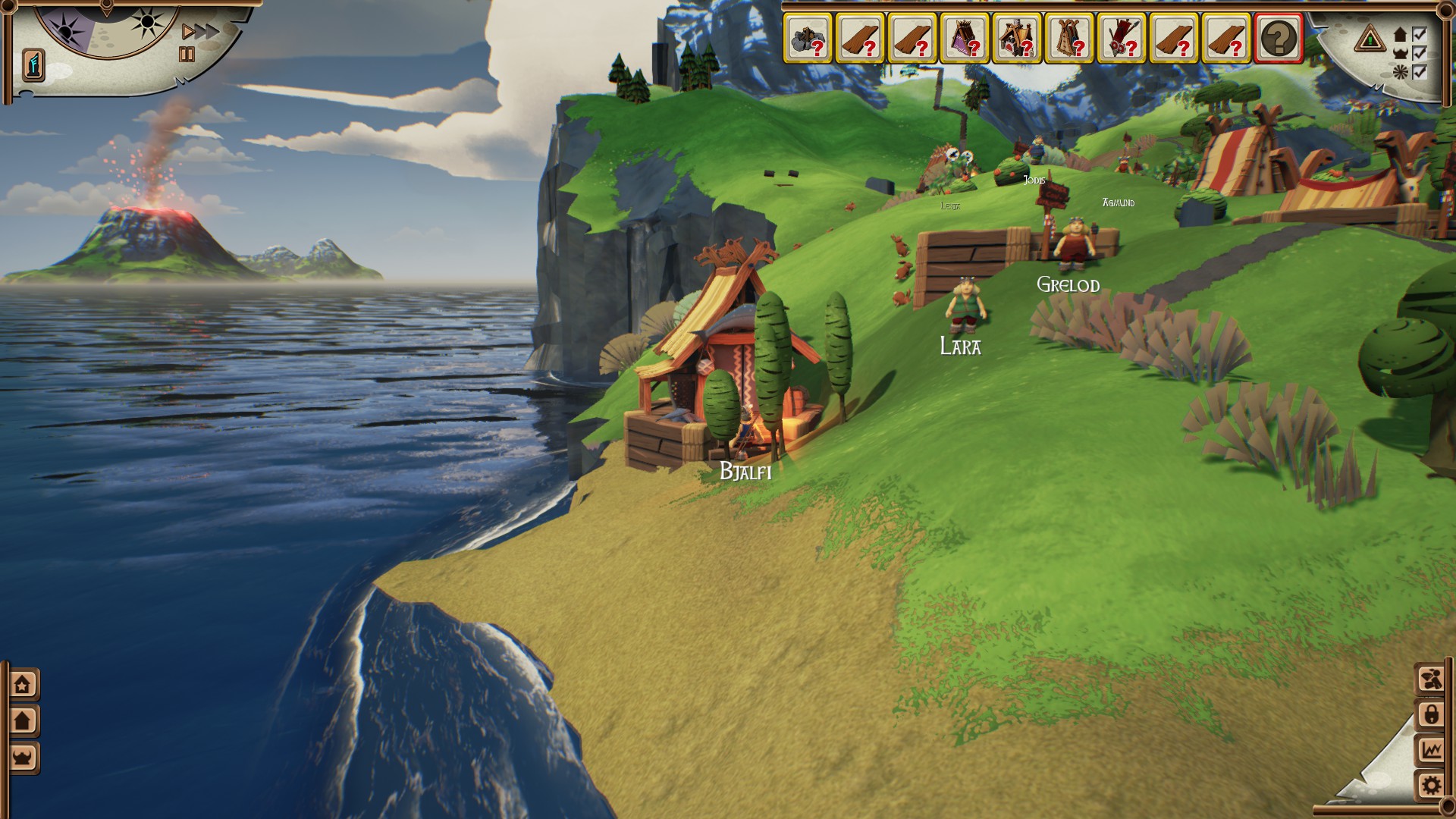The width and height of the screenshot is (1456, 819).
Task: Show the statistics graph panel
Action: [1431, 750]
